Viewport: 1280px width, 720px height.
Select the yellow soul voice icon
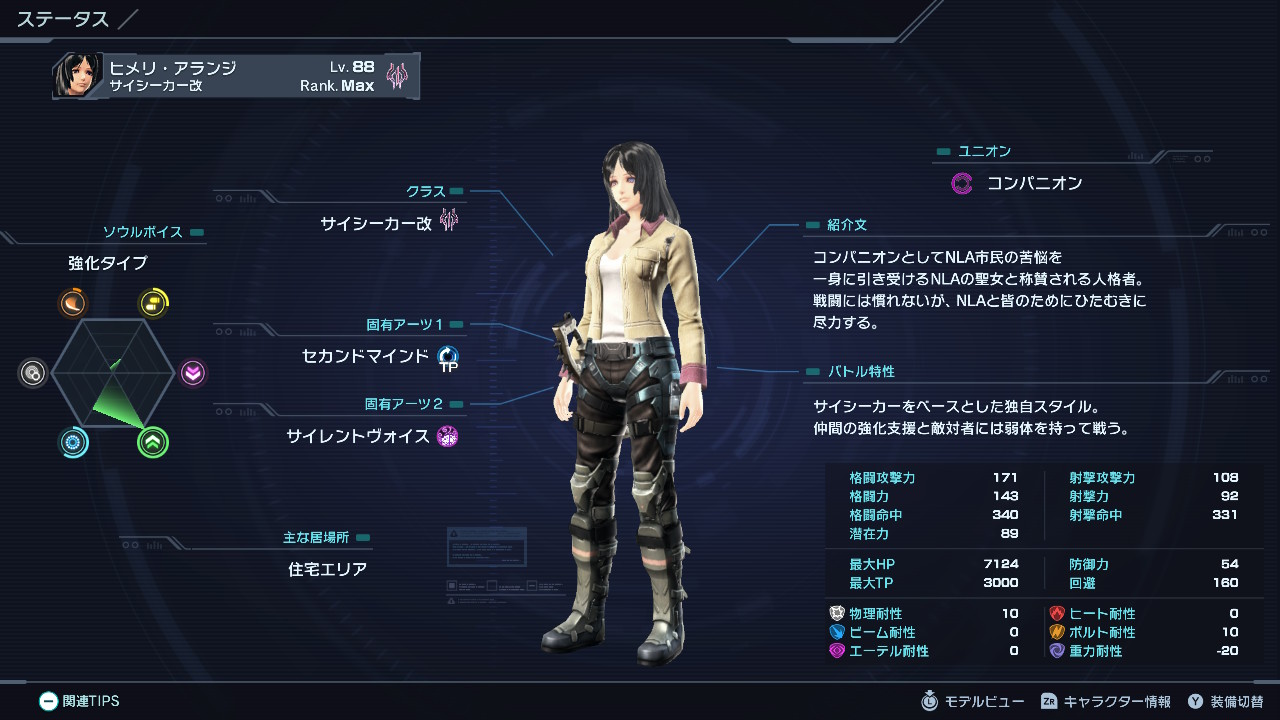point(153,303)
